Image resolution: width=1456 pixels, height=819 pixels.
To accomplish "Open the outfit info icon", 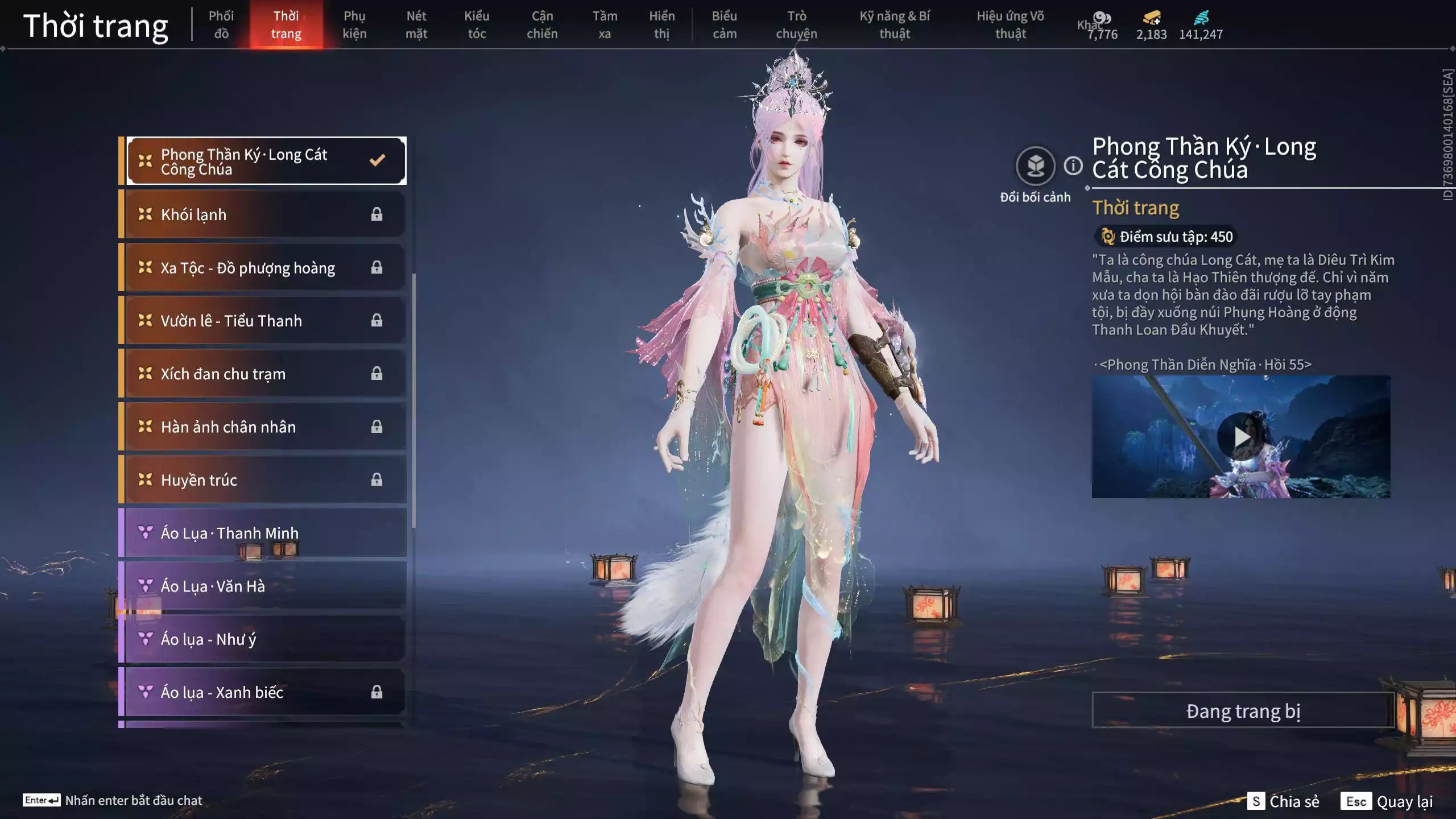I will (x=1073, y=166).
